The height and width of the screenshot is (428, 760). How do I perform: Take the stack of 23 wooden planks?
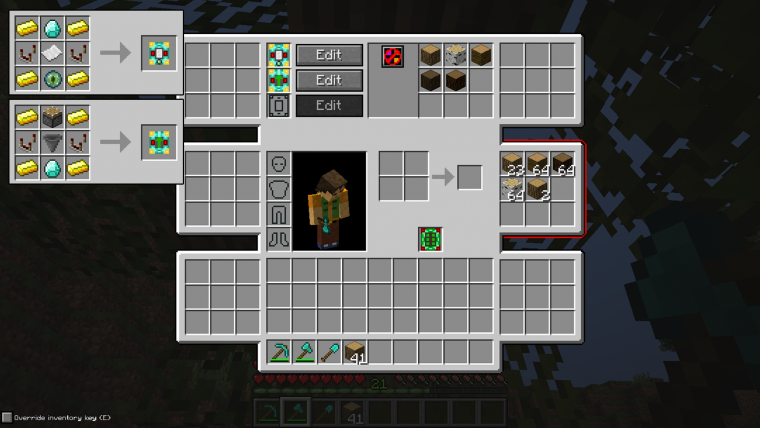point(513,164)
